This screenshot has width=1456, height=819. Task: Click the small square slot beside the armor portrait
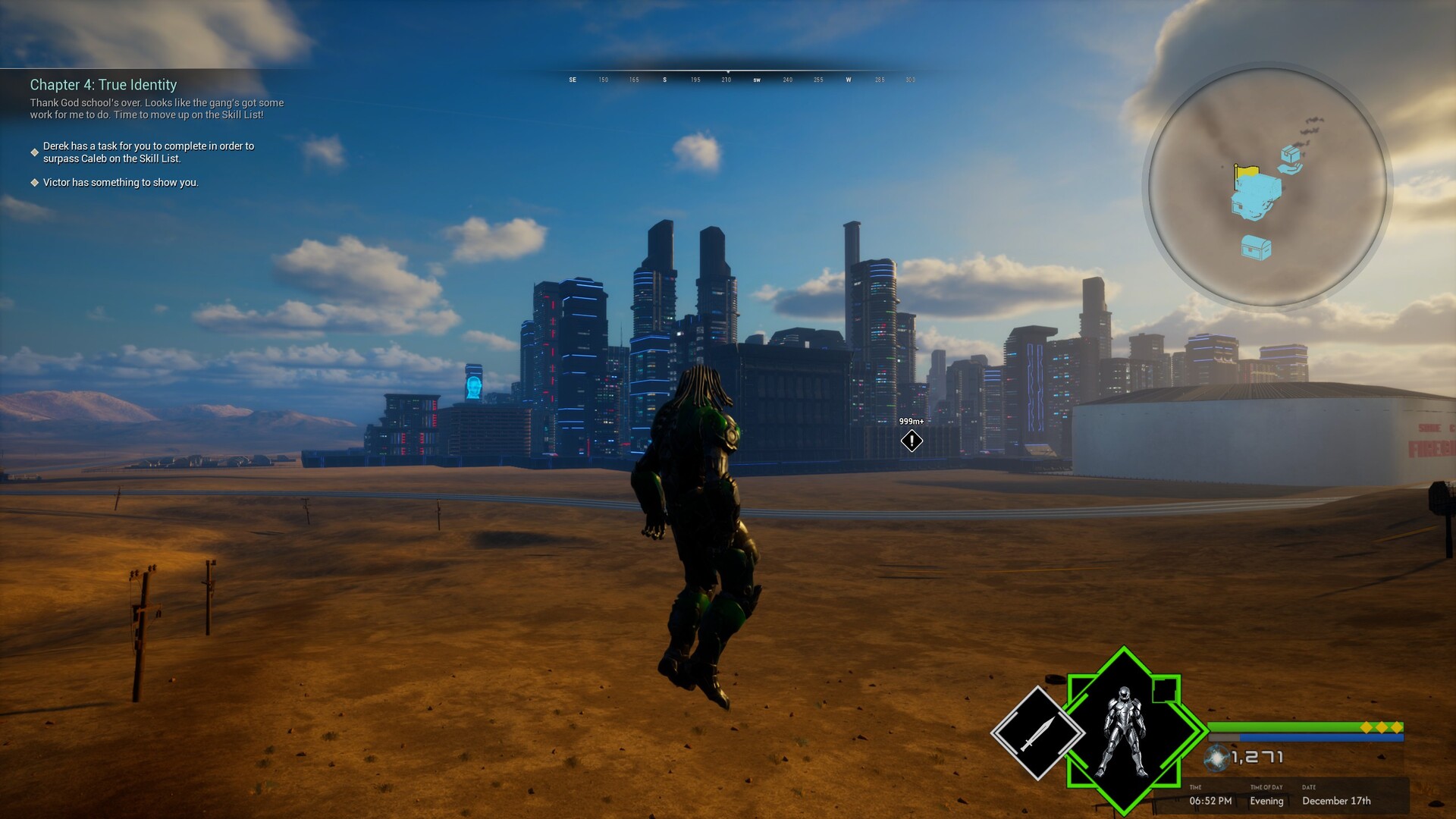(1163, 691)
